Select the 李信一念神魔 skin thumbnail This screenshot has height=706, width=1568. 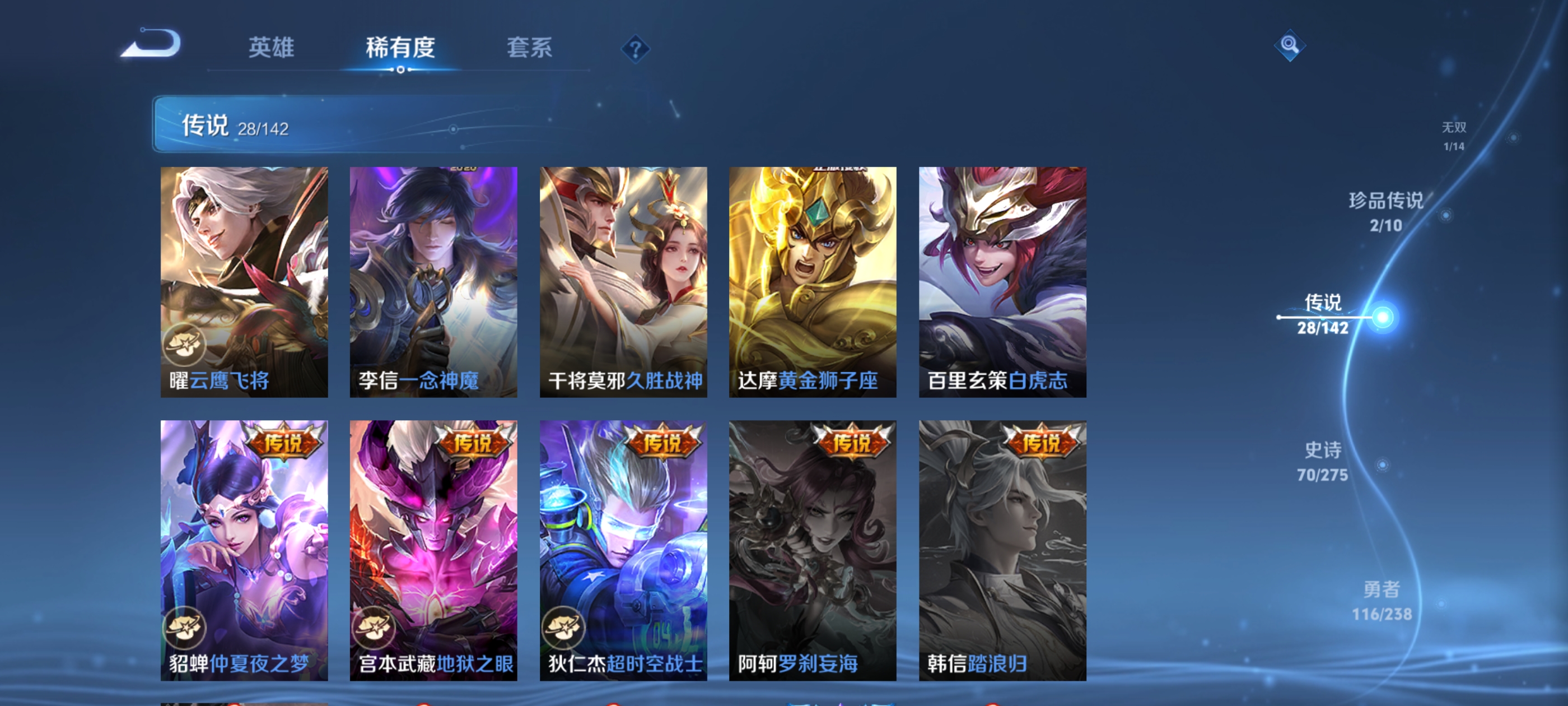[433, 280]
